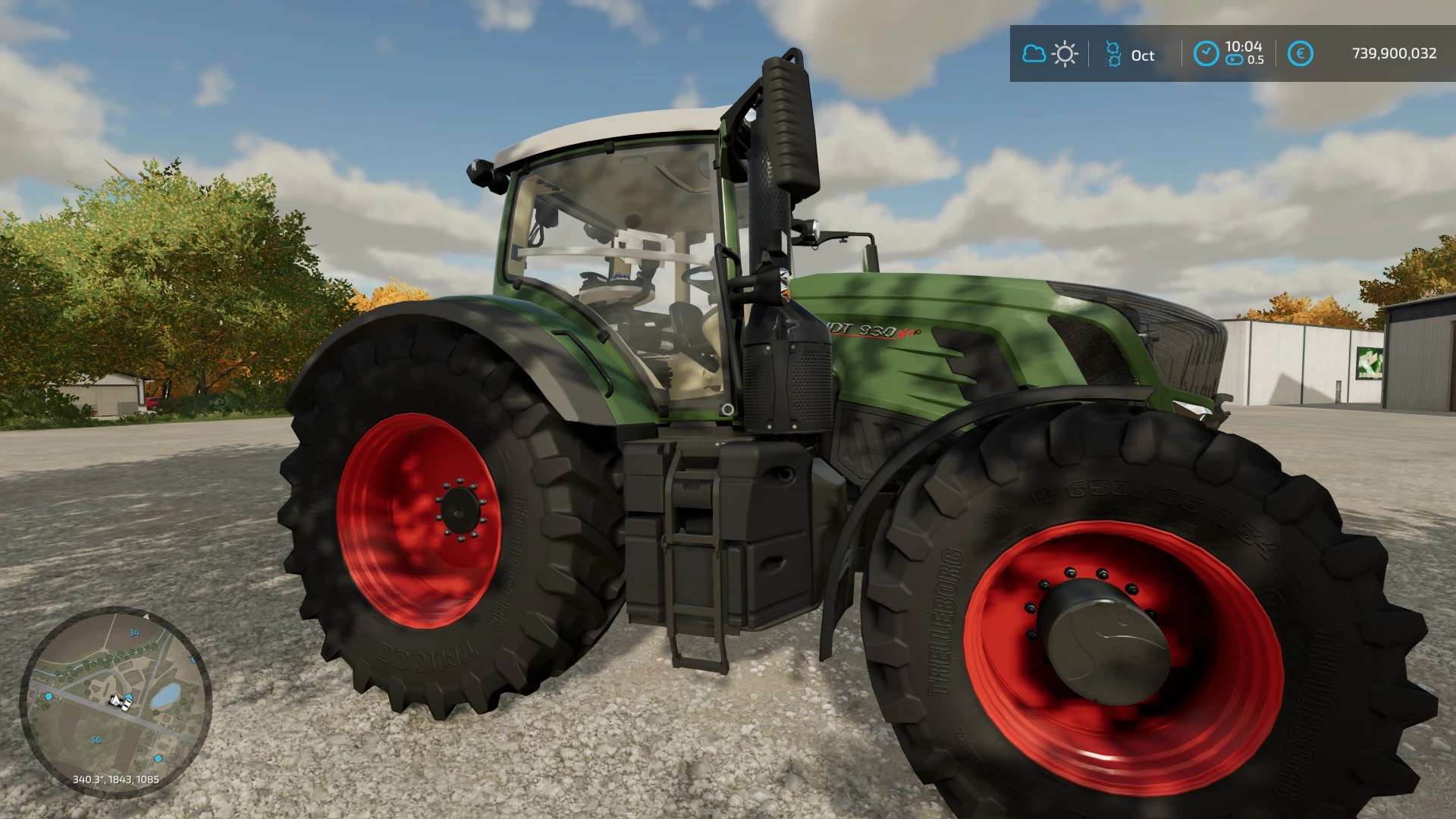
Task: Click the circular minimap
Action: [115, 701]
